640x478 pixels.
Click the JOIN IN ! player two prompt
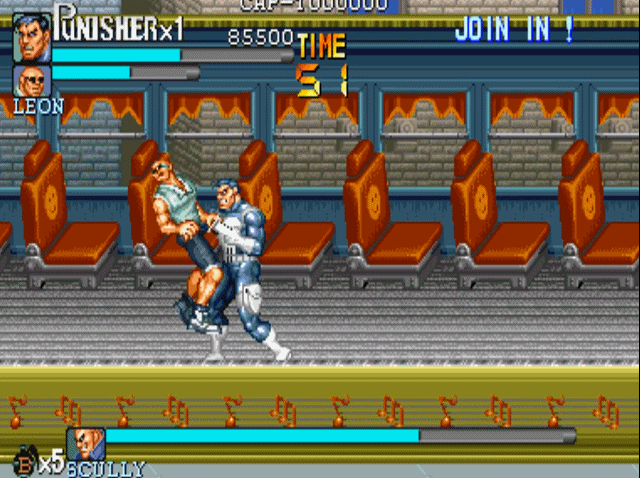pos(515,30)
